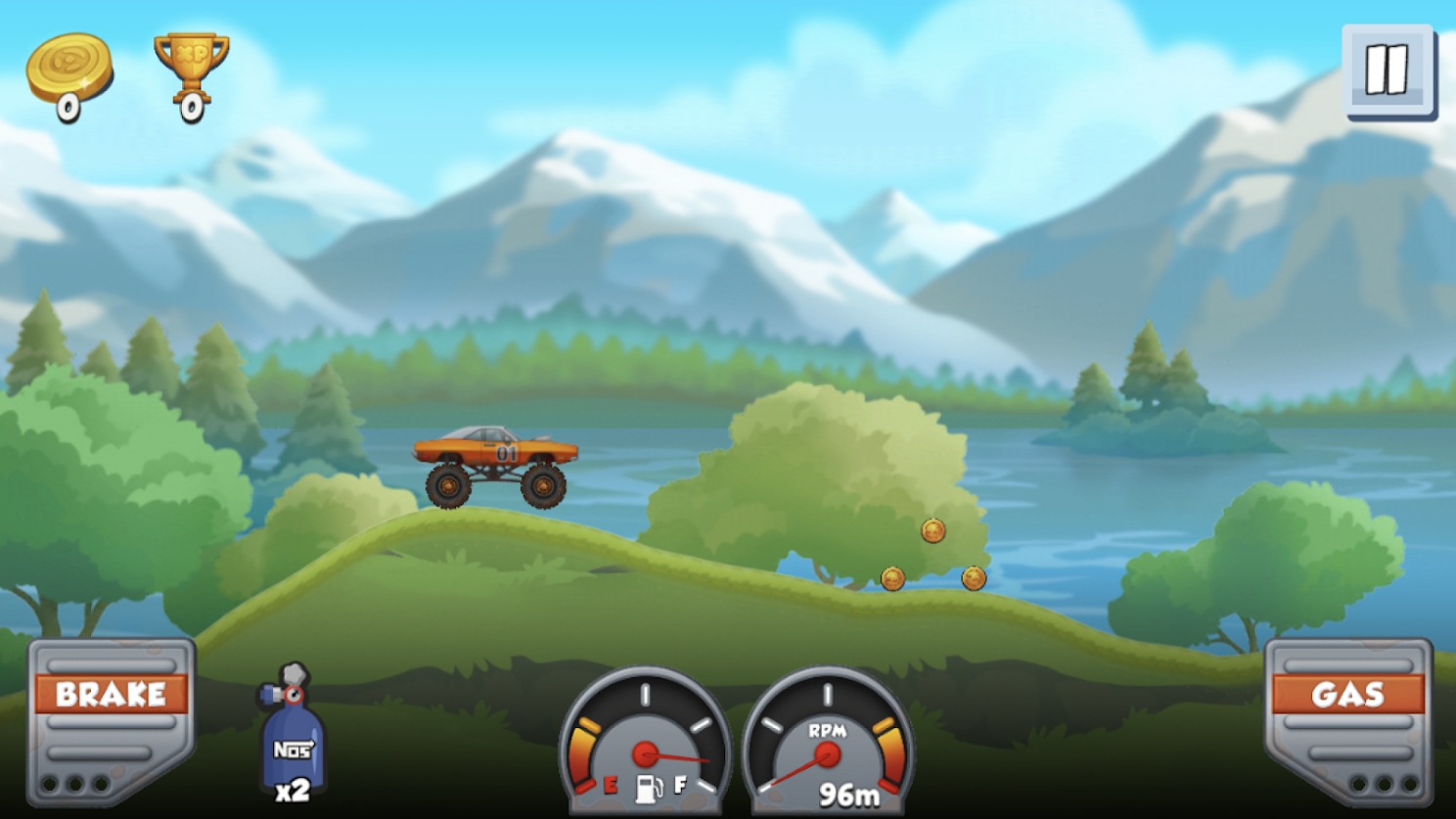Image resolution: width=1456 pixels, height=819 pixels.
Task: Pause the game
Action: [1388, 71]
